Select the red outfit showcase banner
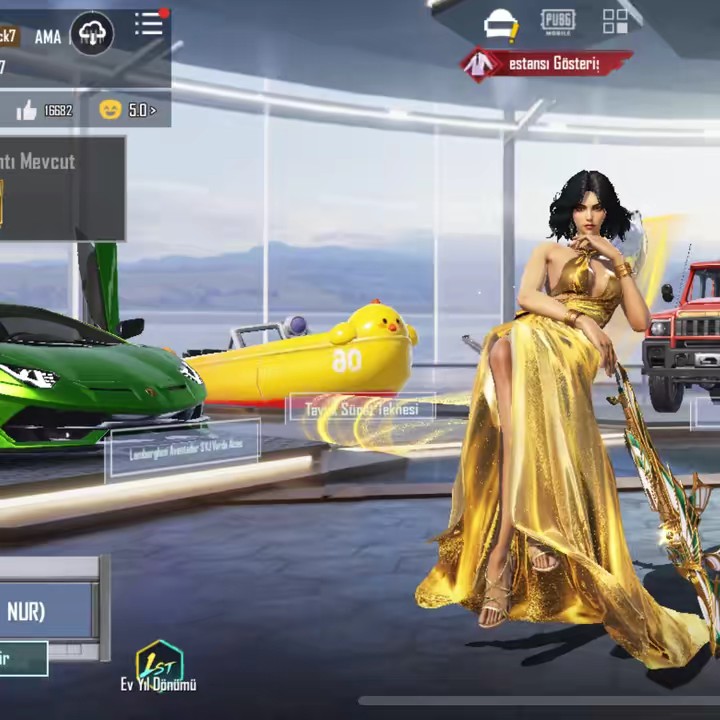This screenshot has width=720, height=720. (x=547, y=64)
